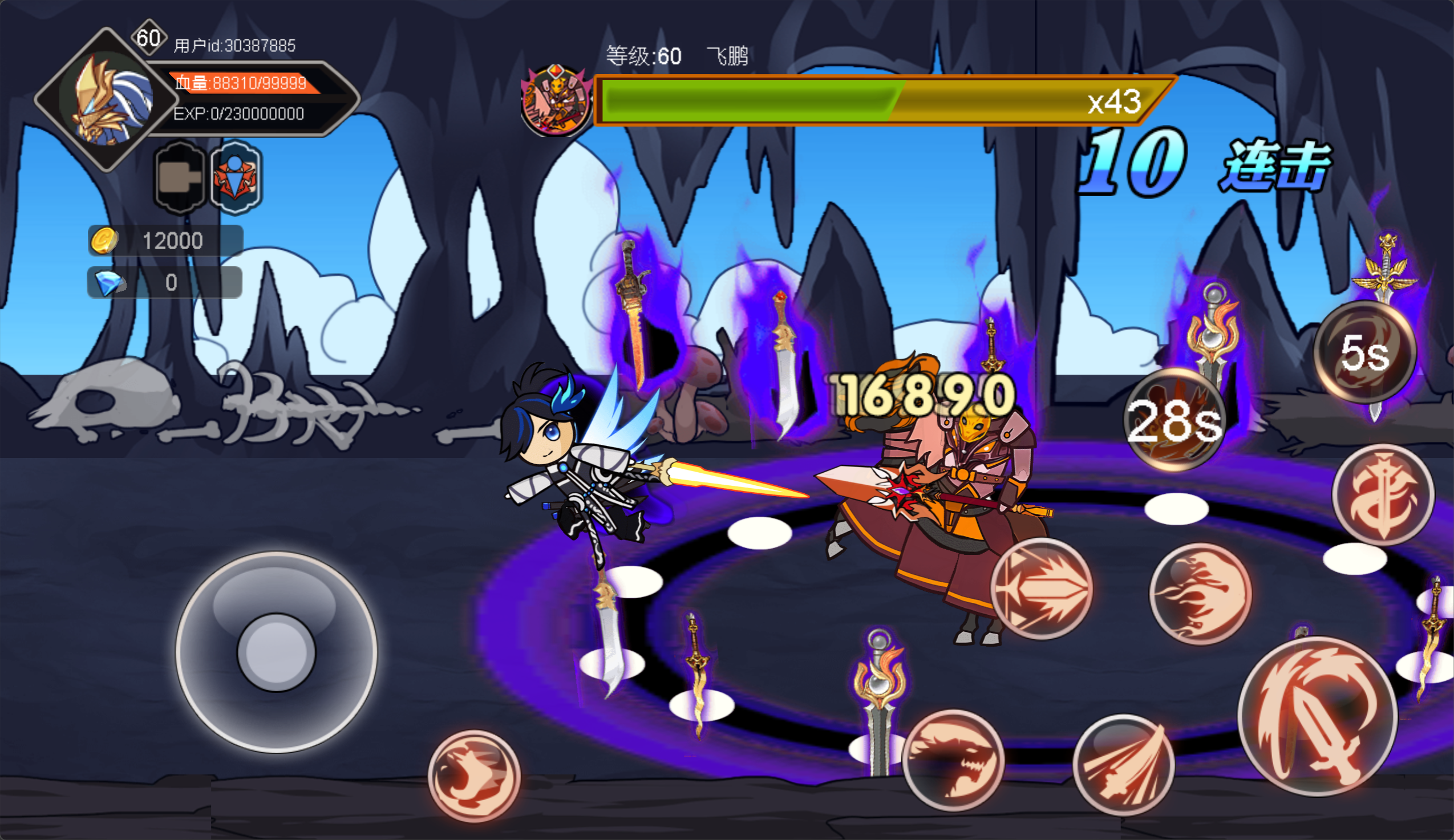Trigger the arrow burst skill
The image size is (1454, 840).
tap(1042, 589)
